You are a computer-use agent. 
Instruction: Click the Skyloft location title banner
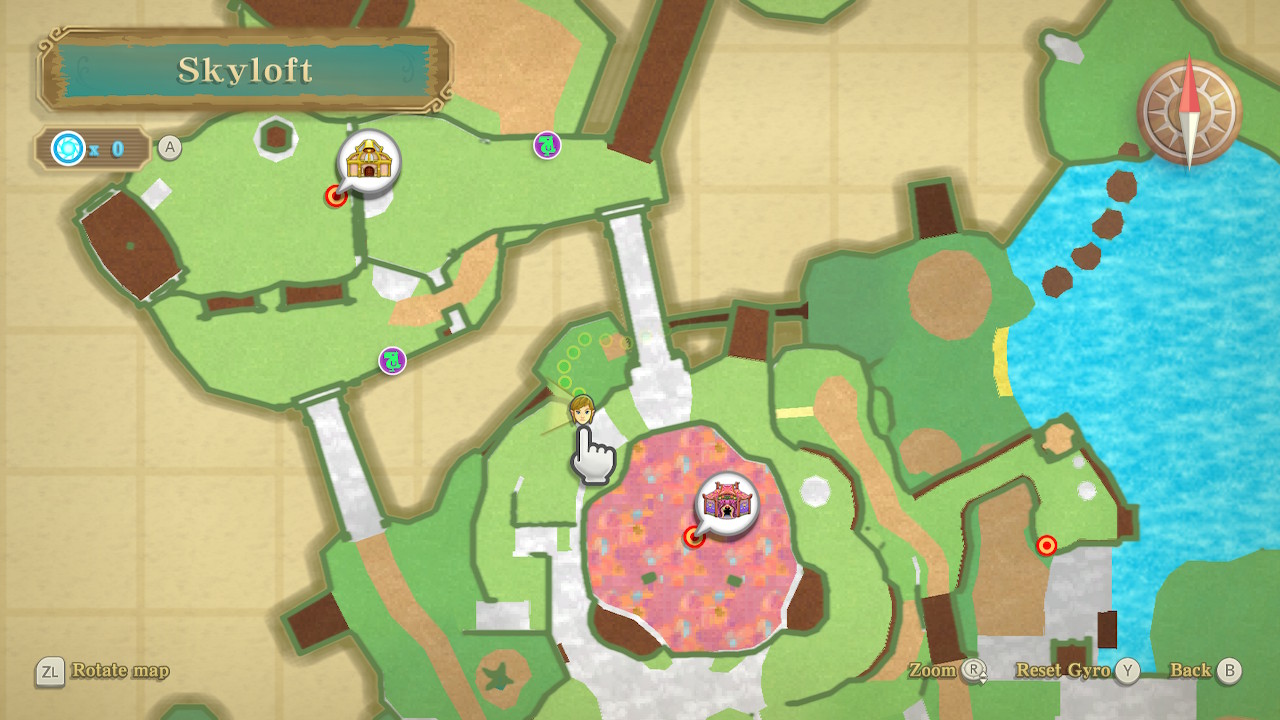coord(245,70)
